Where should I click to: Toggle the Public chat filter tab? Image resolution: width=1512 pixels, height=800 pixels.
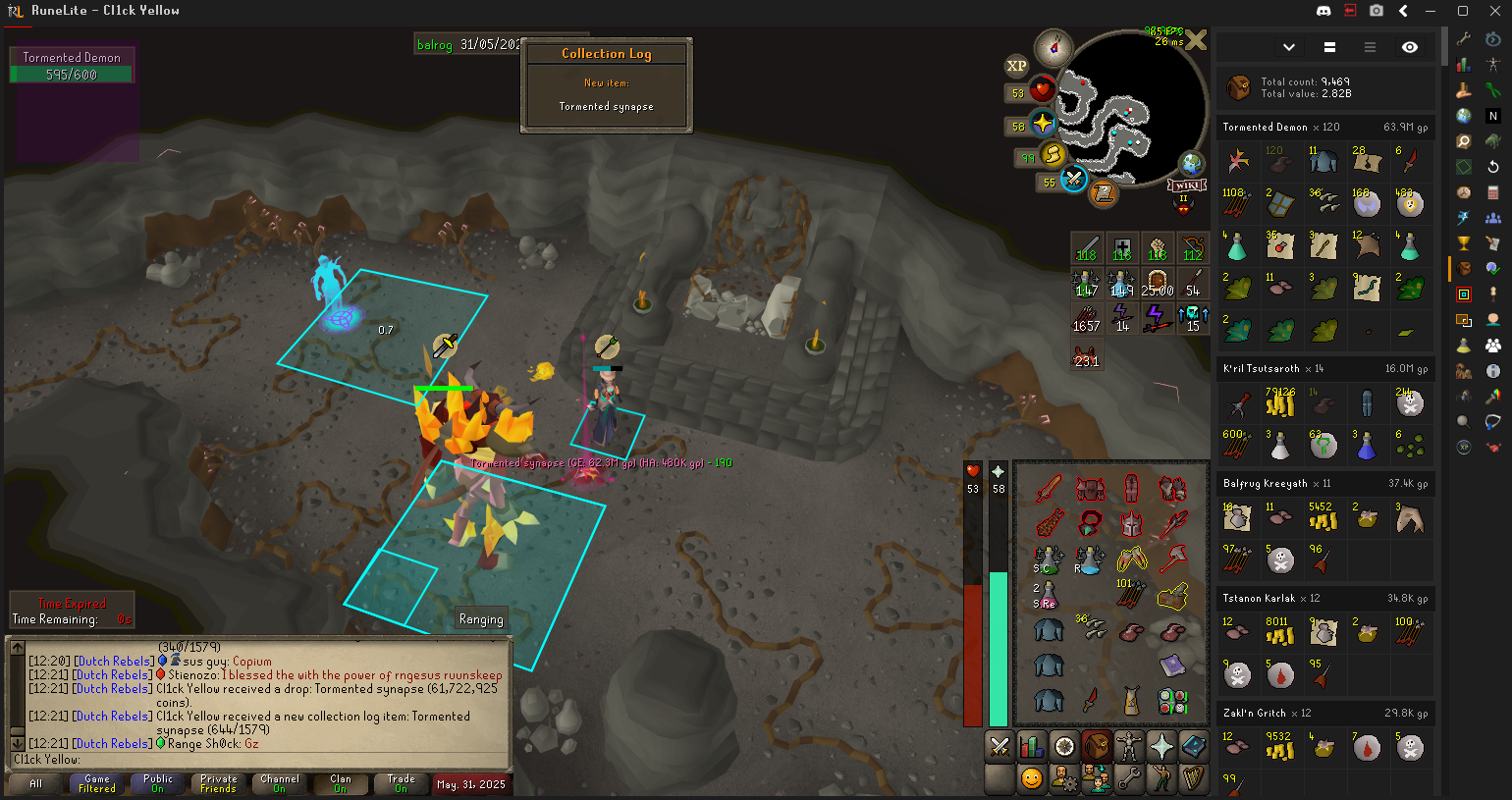(158, 783)
